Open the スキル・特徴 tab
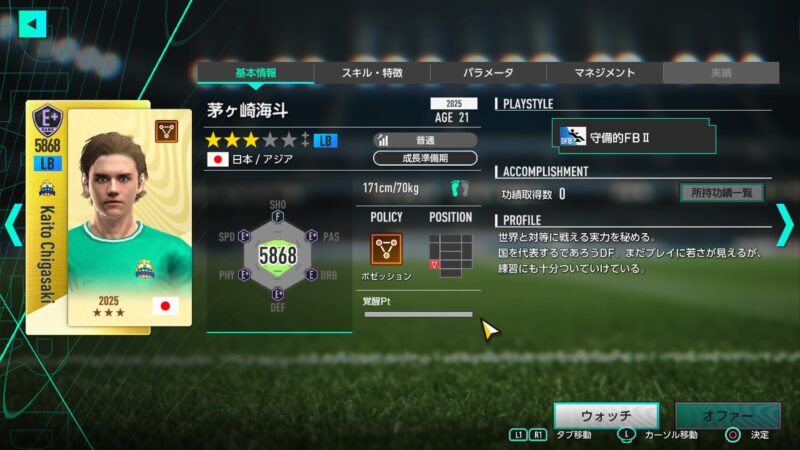This screenshot has width=800, height=450. pos(372,73)
